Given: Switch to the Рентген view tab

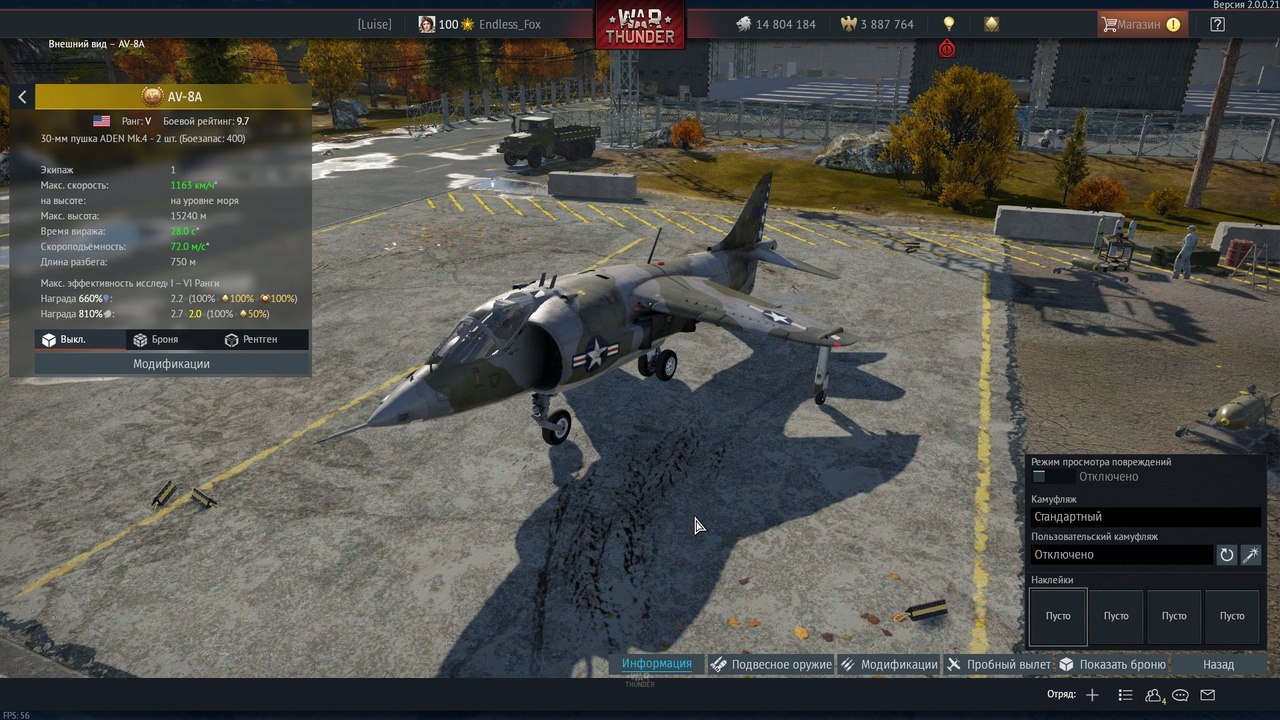Looking at the screenshot, I should (x=250, y=340).
